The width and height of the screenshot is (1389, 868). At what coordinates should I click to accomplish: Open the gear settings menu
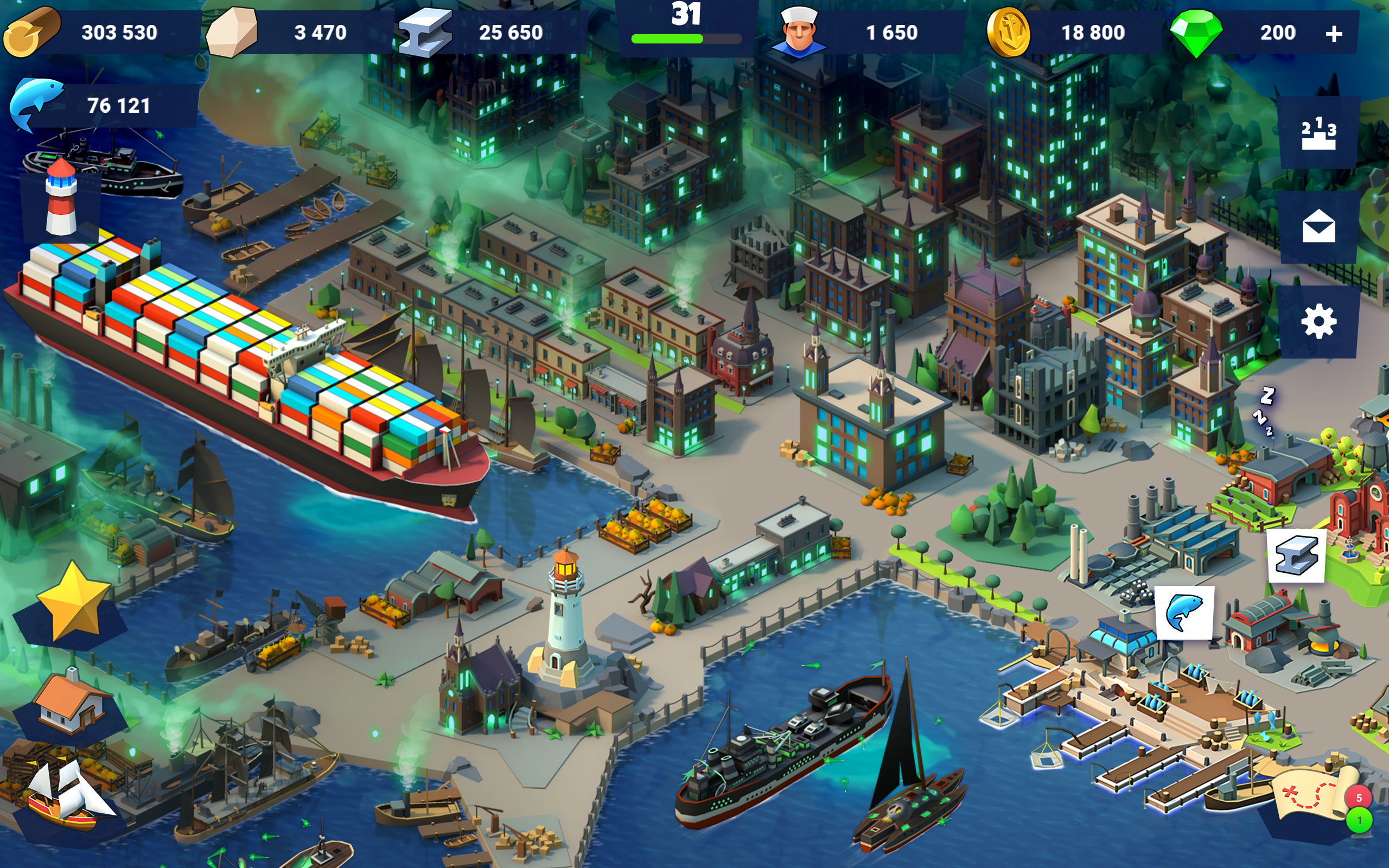pyautogui.click(x=1318, y=322)
